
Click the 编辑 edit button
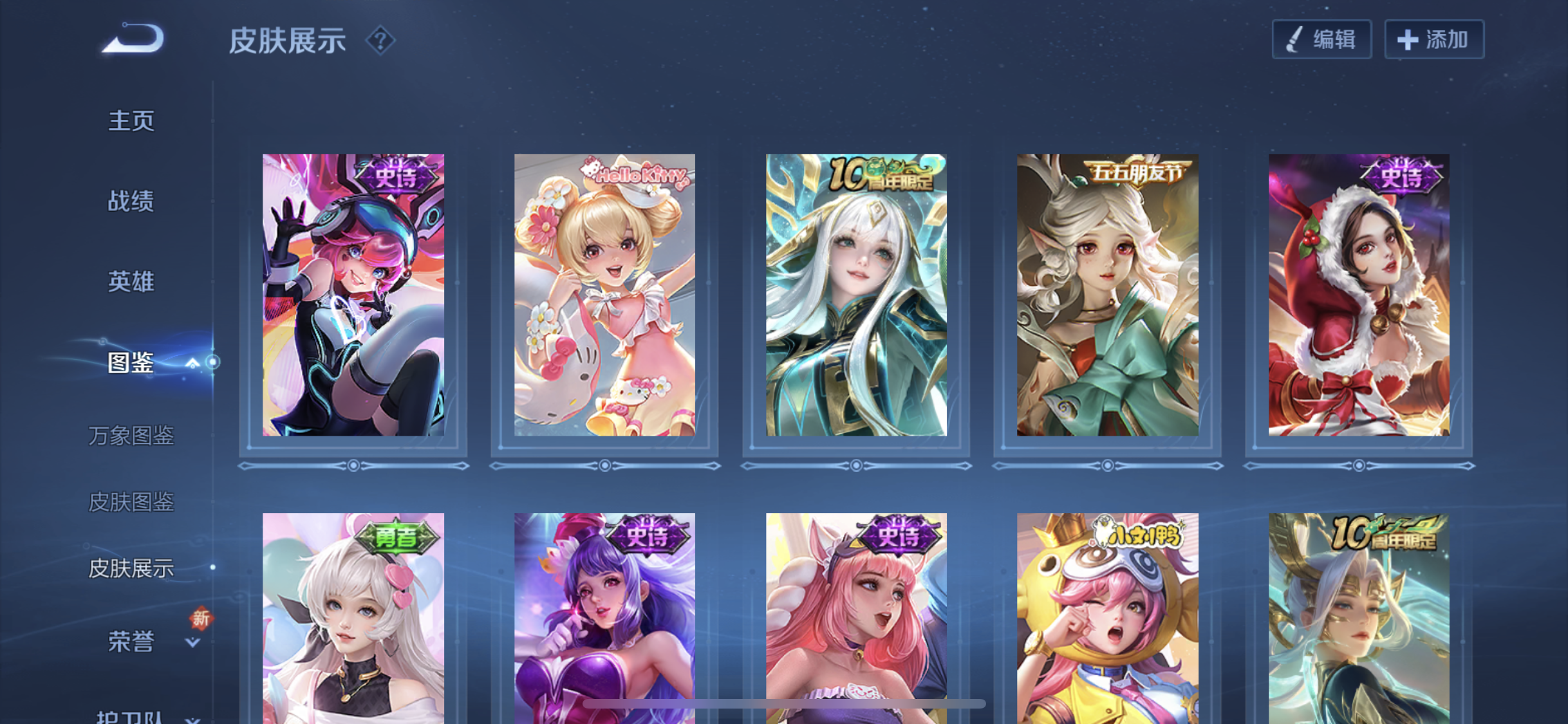pyautogui.click(x=1321, y=40)
